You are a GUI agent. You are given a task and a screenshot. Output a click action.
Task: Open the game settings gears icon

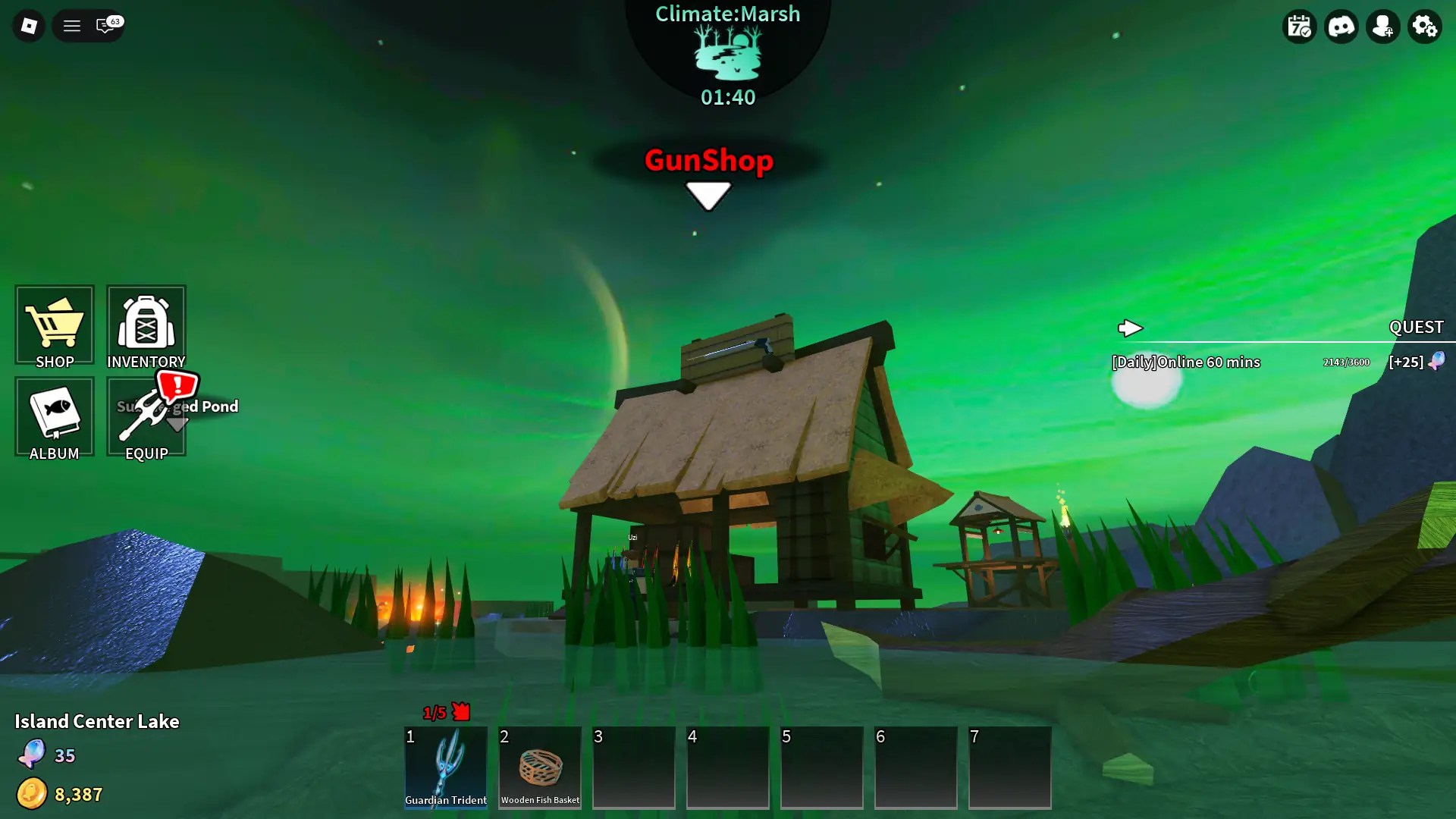coord(1425,26)
